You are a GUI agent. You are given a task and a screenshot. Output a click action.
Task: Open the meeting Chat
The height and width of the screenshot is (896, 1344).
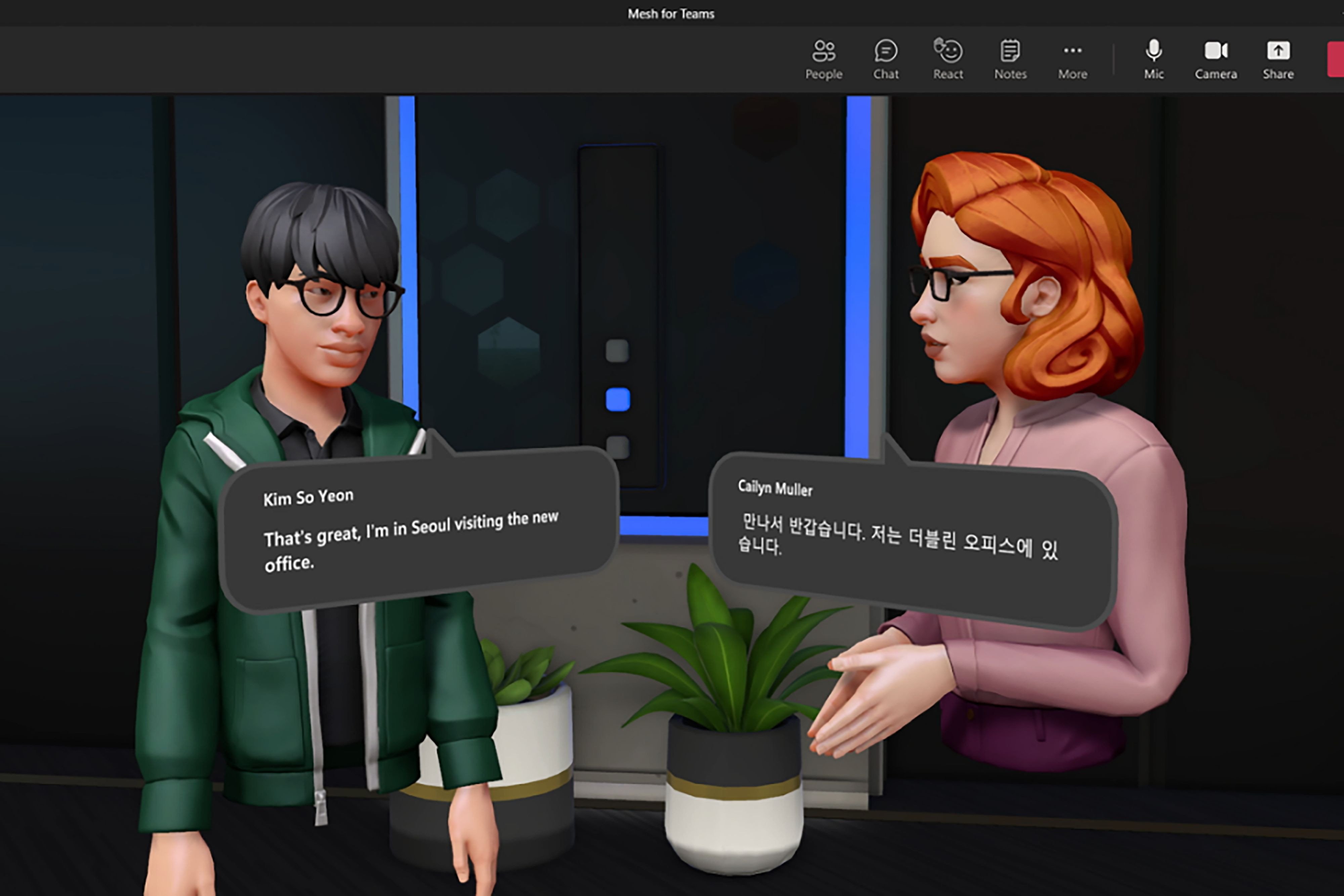click(x=886, y=59)
